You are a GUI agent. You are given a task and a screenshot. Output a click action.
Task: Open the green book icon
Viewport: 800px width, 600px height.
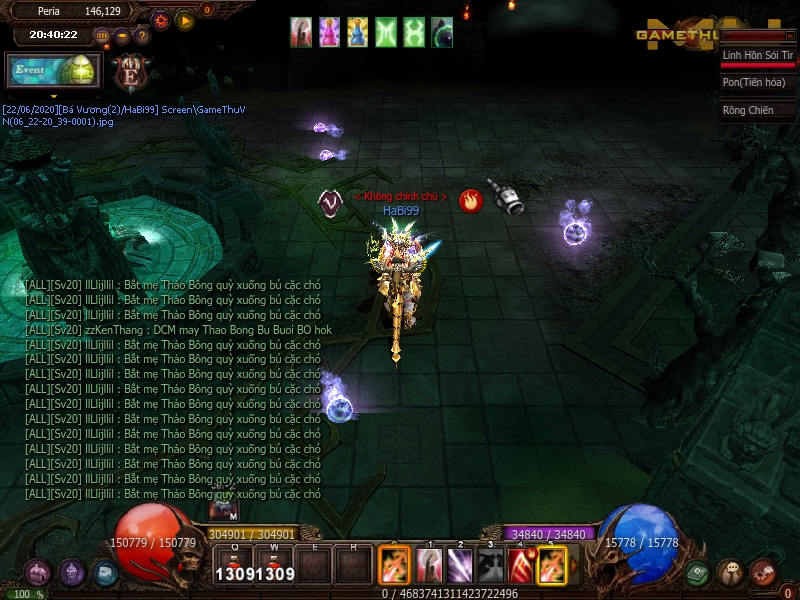pos(697,573)
